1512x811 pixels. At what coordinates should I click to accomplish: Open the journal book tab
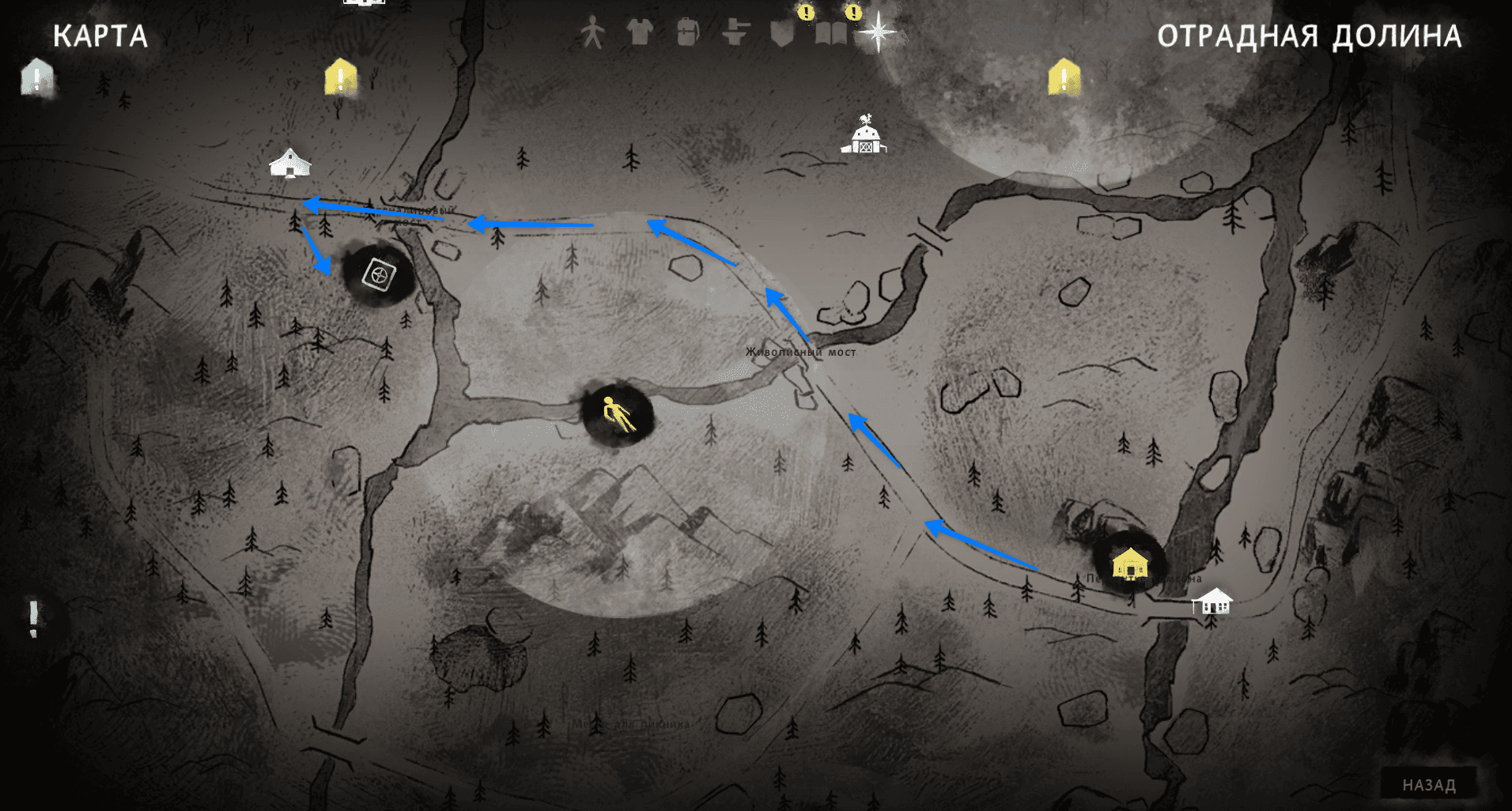830,33
